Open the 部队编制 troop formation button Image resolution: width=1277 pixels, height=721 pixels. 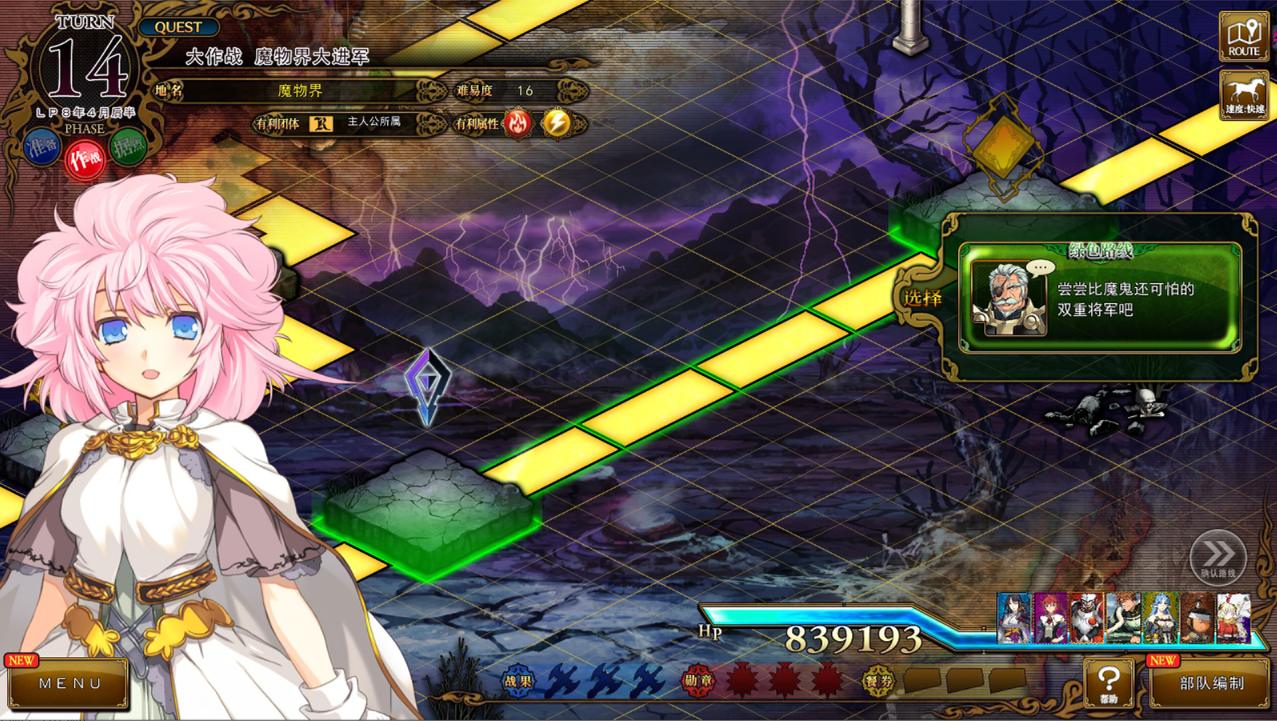(x=1211, y=684)
